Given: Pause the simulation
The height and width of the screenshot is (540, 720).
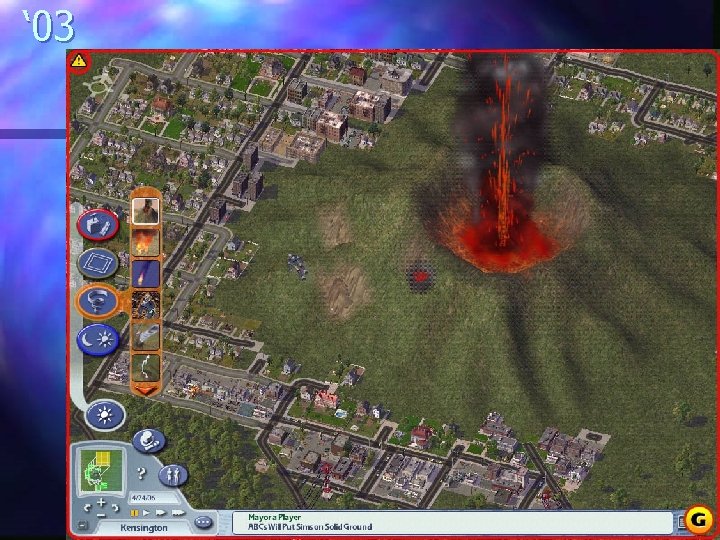Looking at the screenshot, I should (134, 510).
